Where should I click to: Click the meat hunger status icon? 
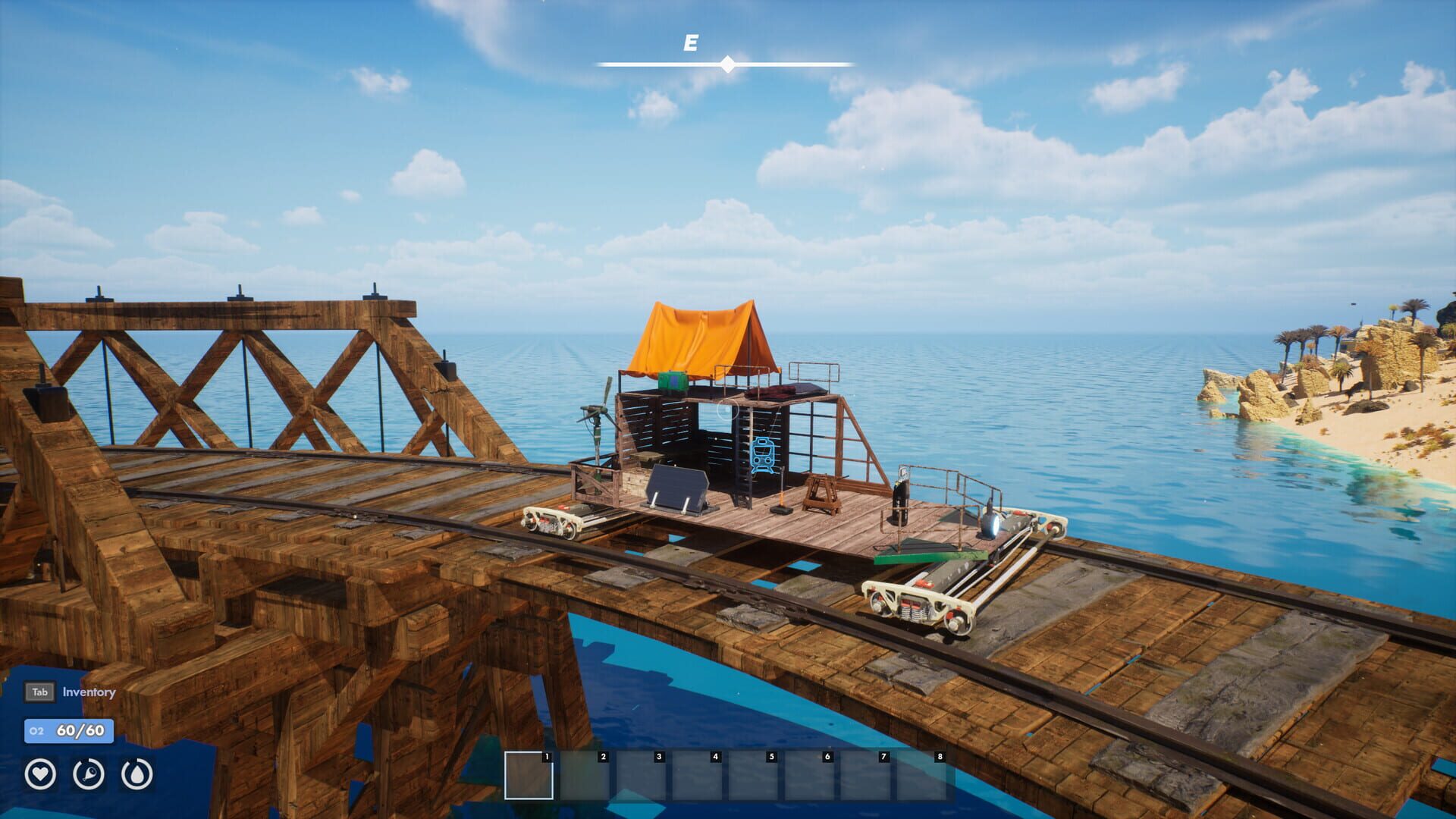tap(91, 774)
